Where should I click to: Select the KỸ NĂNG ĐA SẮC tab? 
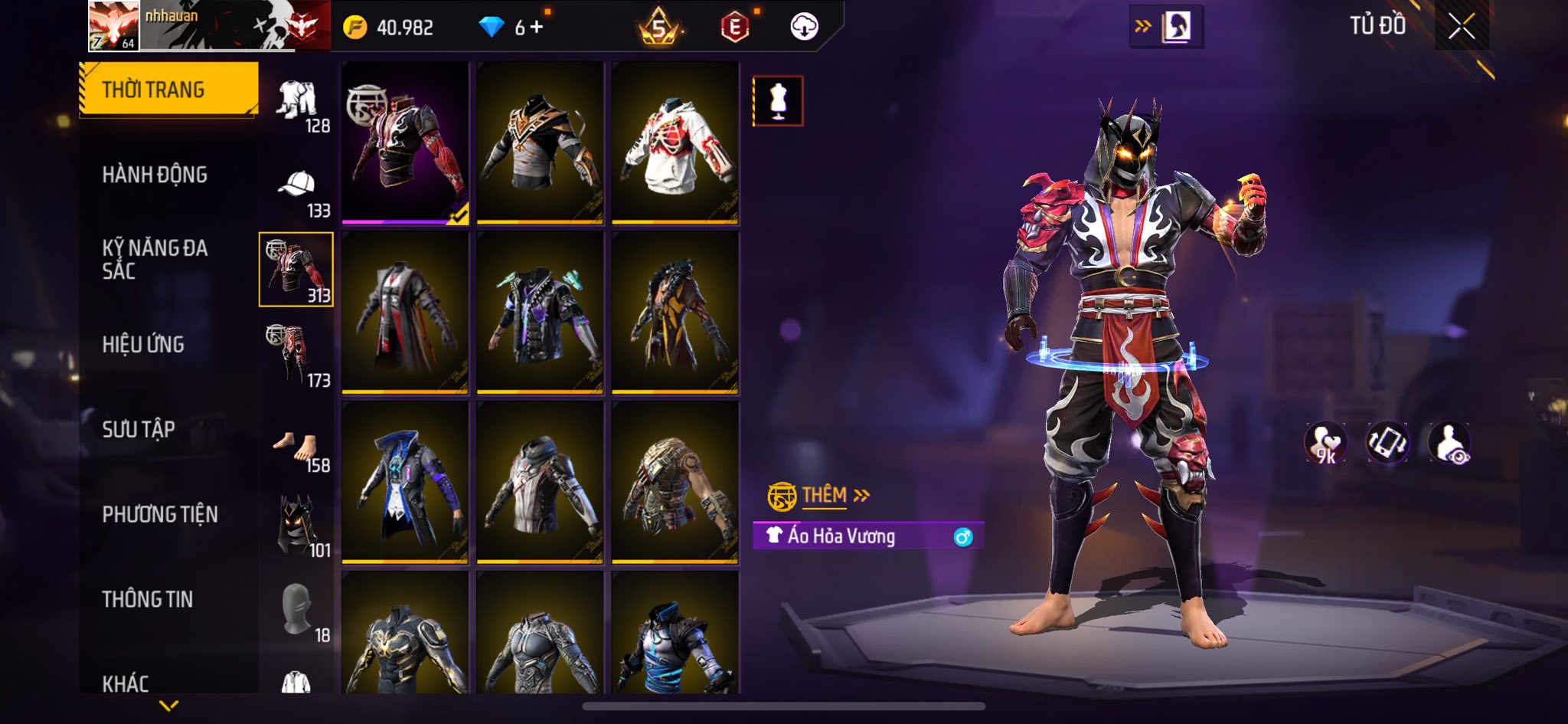(x=155, y=259)
